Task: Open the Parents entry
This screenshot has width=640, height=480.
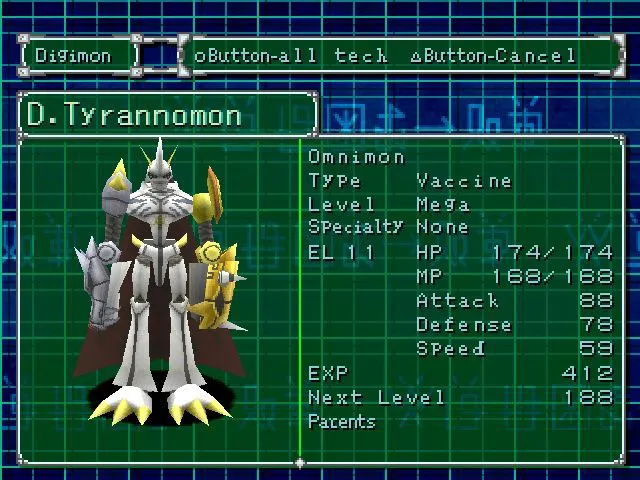Action: [x=341, y=422]
